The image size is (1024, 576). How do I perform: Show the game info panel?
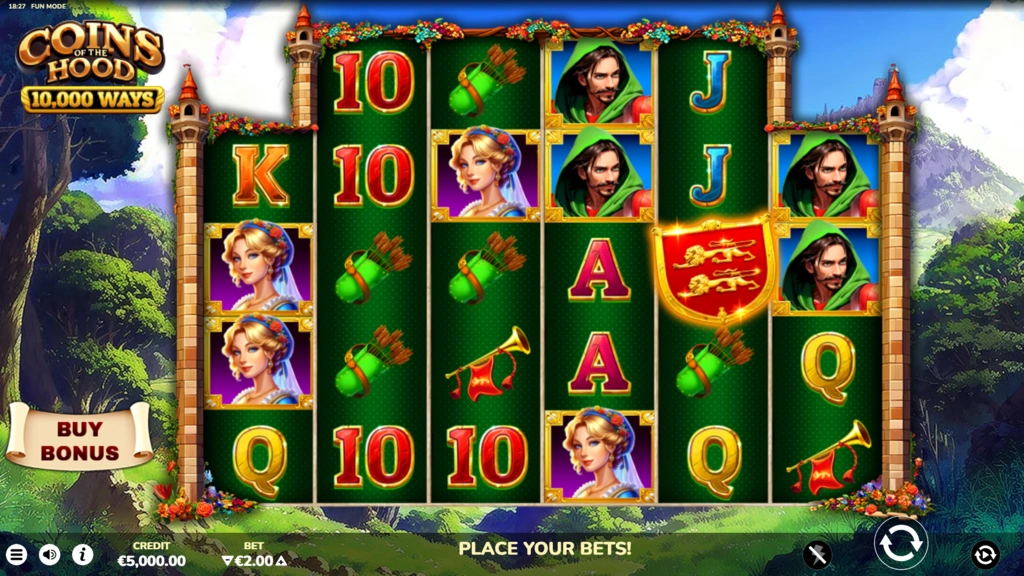[x=82, y=554]
